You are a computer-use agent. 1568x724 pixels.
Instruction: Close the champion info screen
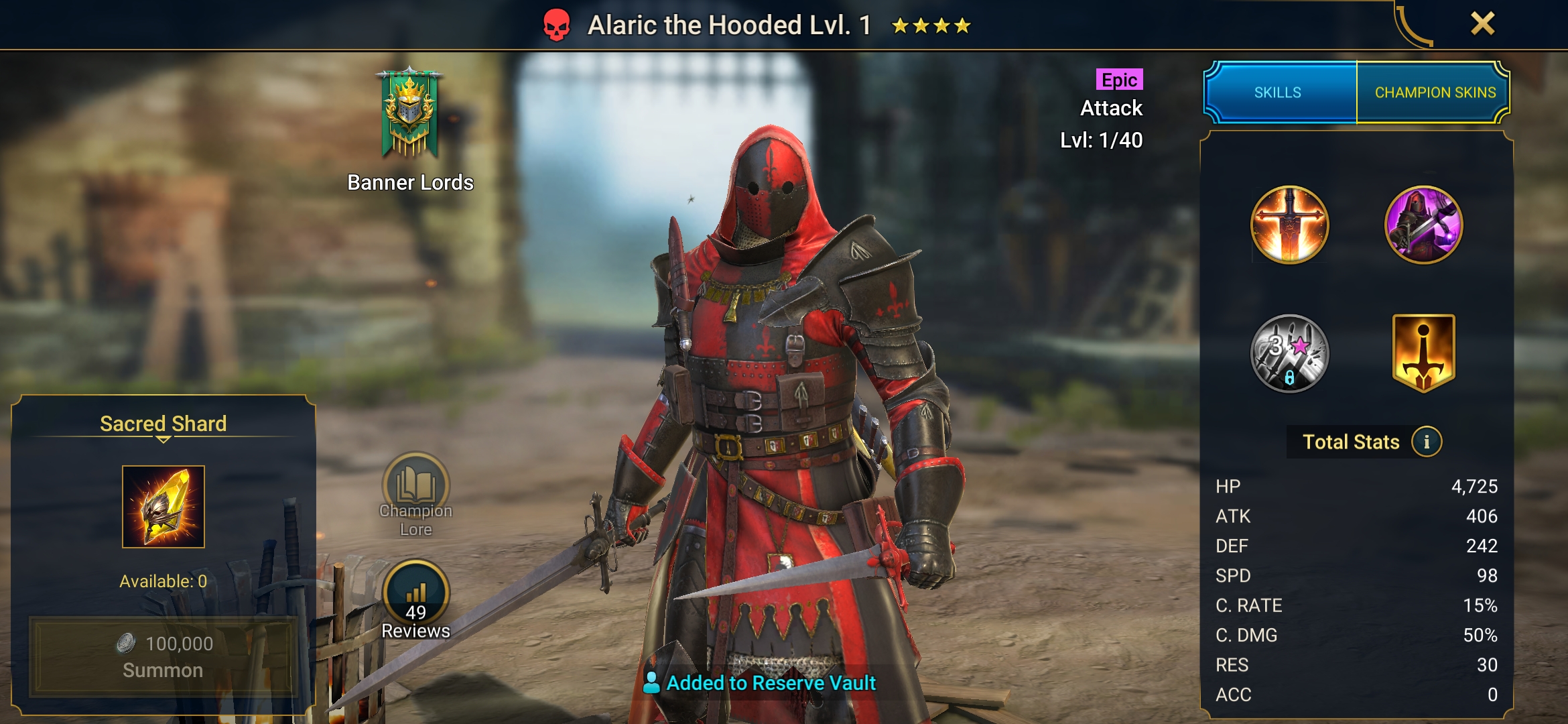point(1482,24)
